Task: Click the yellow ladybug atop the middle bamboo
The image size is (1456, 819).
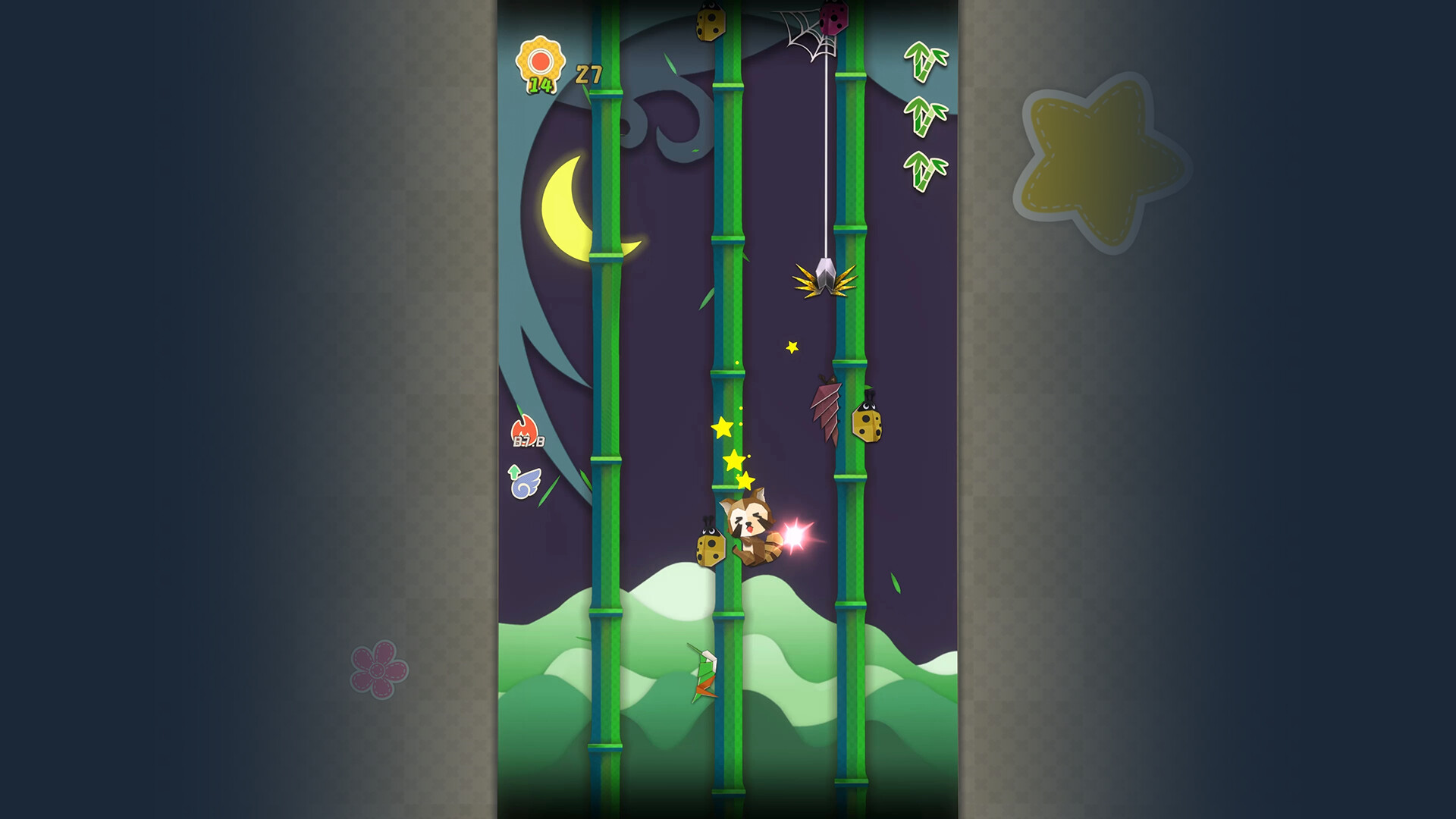Action: coord(711,23)
